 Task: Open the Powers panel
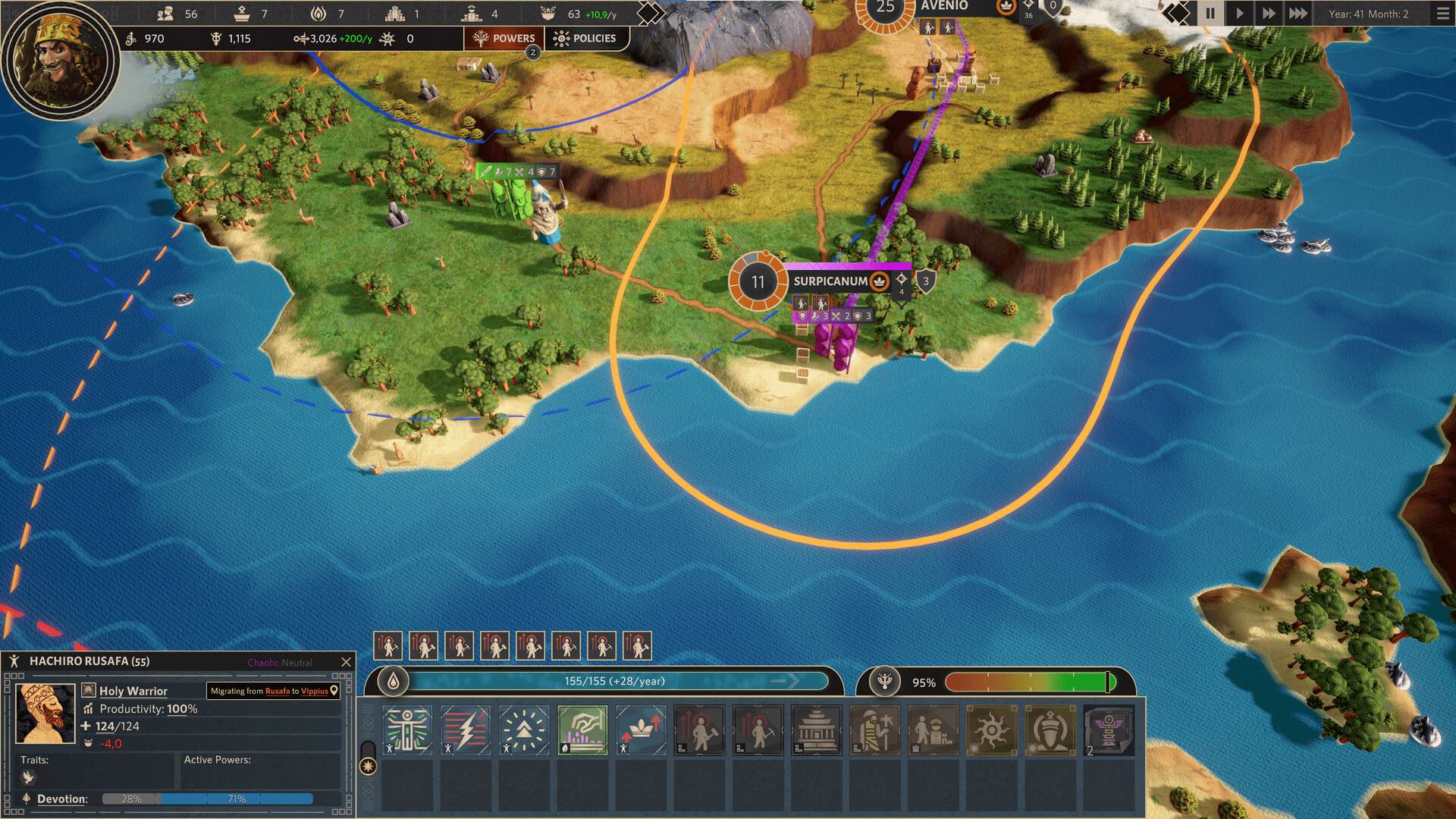(504, 38)
